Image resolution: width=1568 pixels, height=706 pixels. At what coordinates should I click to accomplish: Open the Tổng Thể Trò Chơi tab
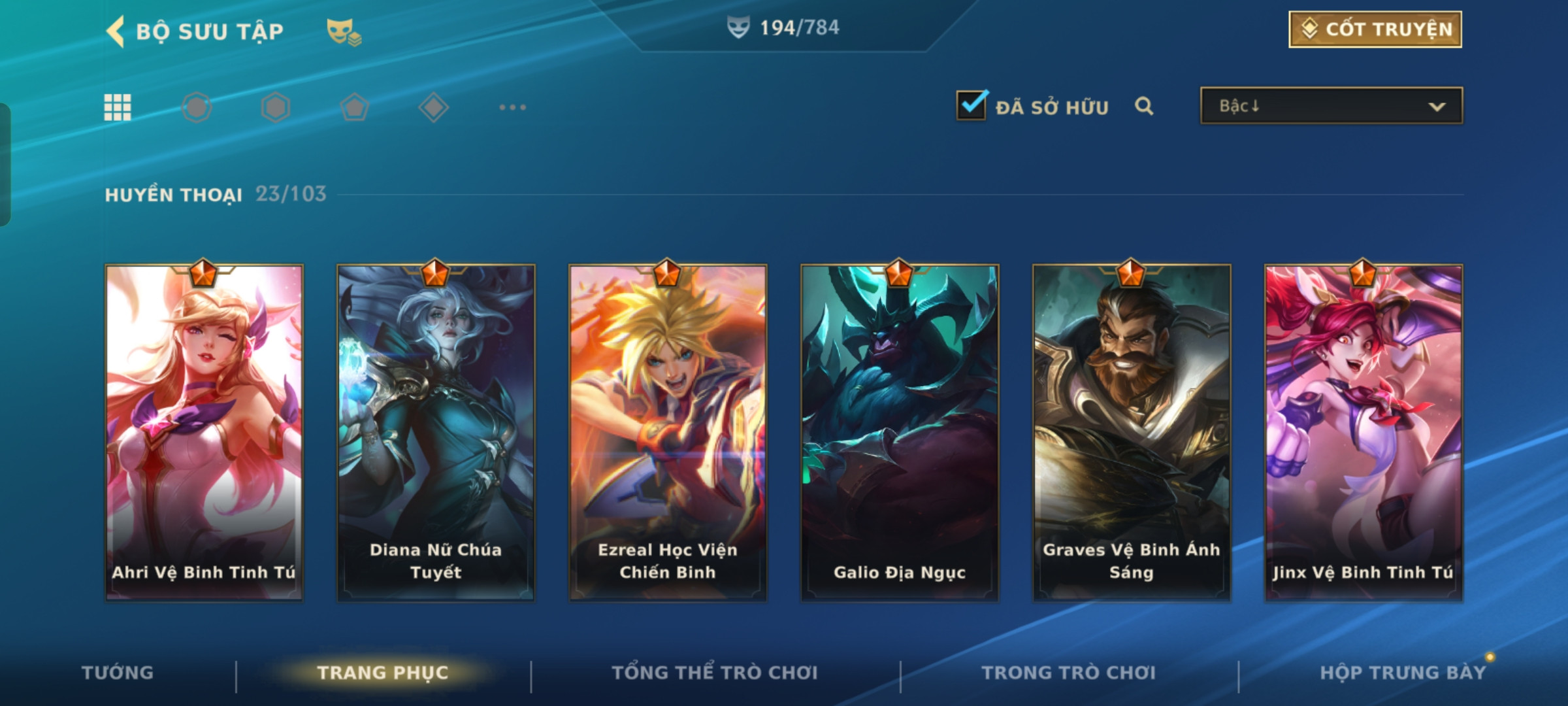tap(715, 673)
